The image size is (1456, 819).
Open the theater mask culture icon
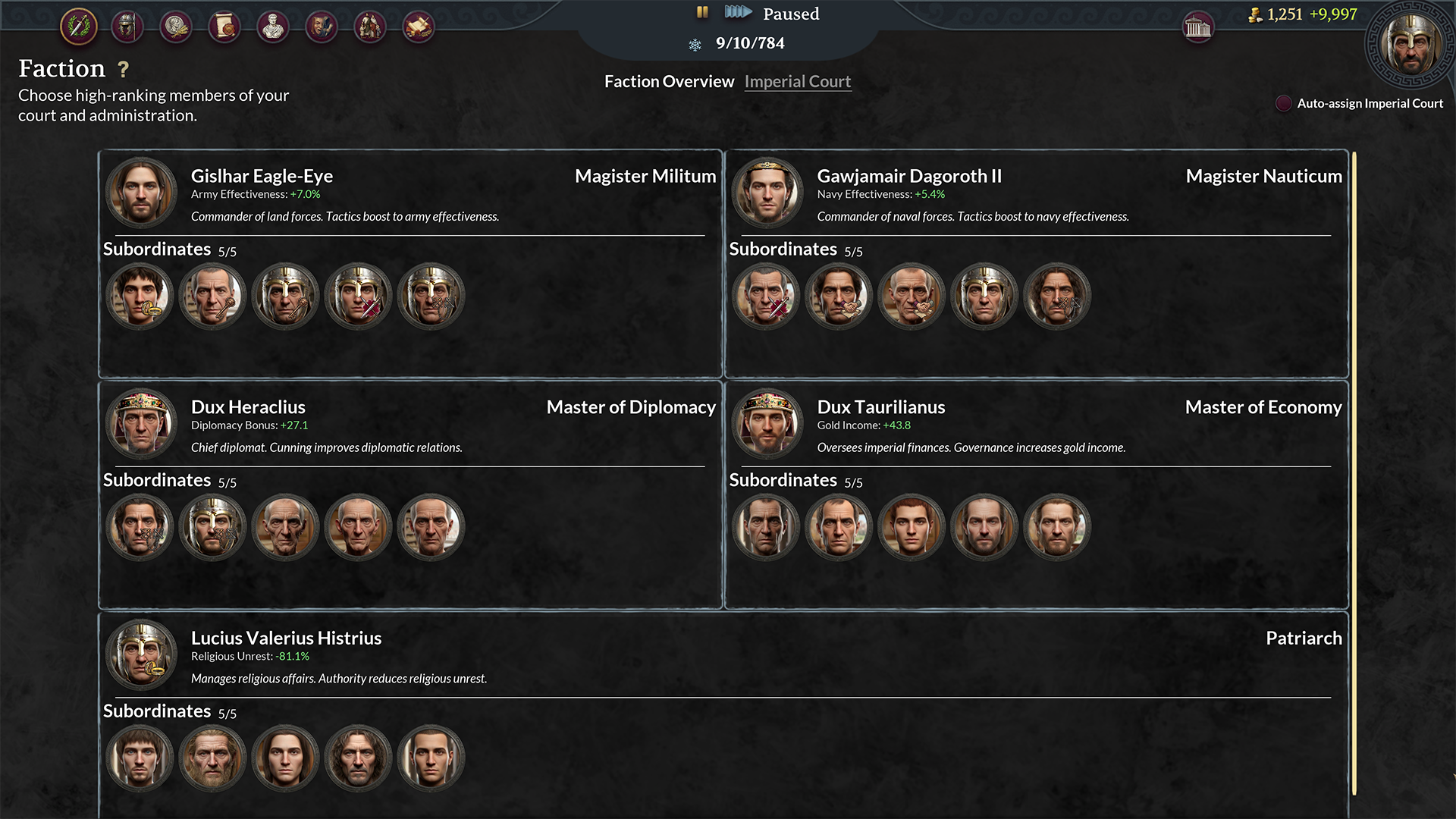click(x=322, y=27)
